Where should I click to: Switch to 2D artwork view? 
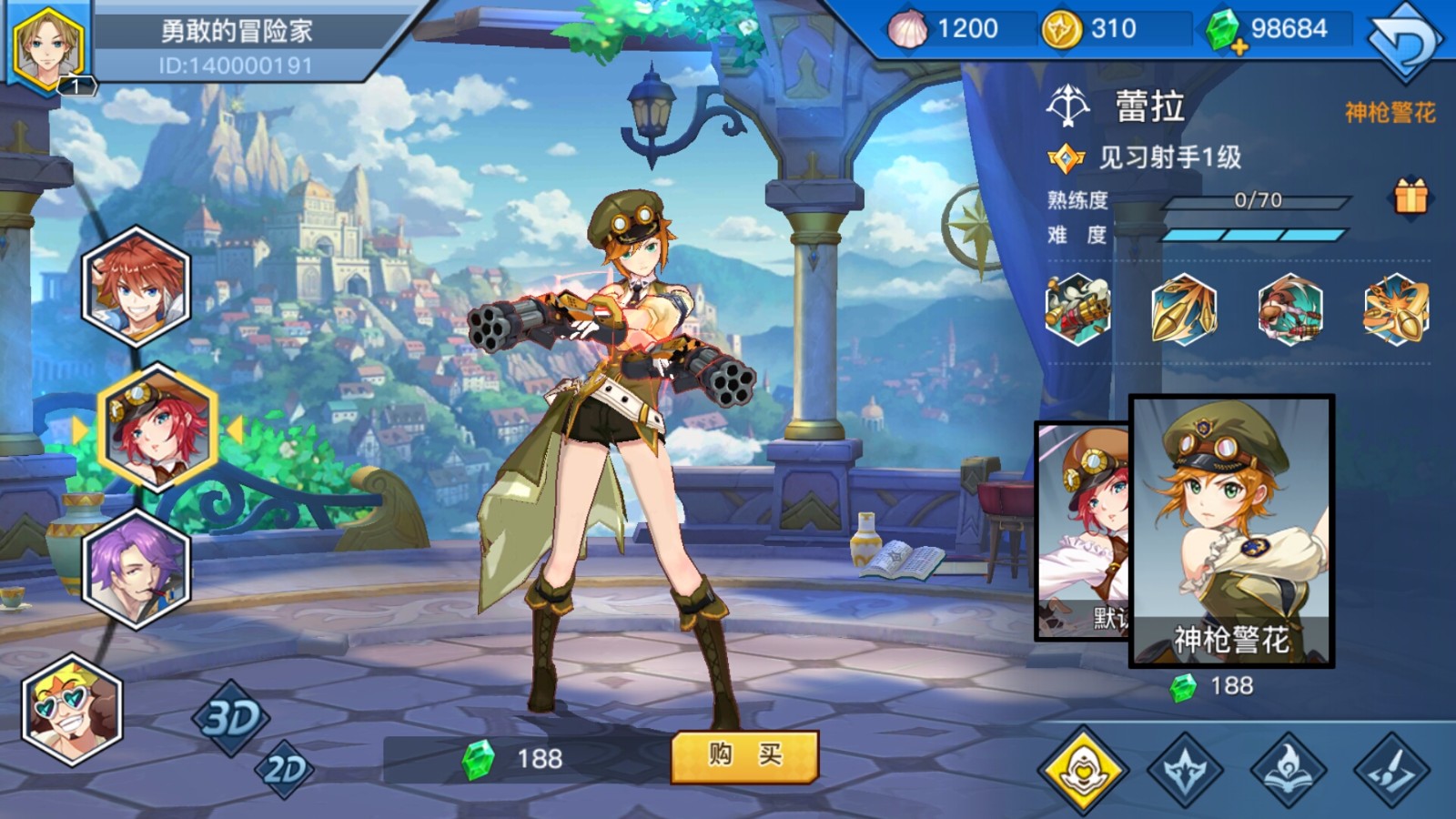pyautogui.click(x=285, y=770)
